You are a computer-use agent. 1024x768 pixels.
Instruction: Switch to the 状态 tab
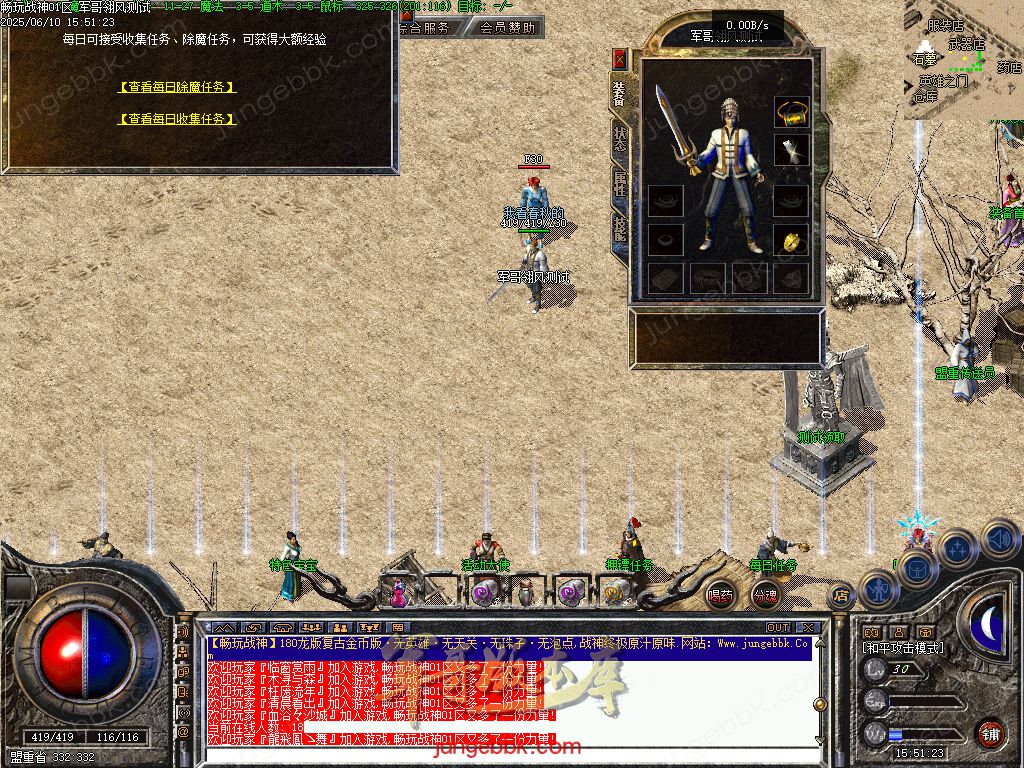620,138
